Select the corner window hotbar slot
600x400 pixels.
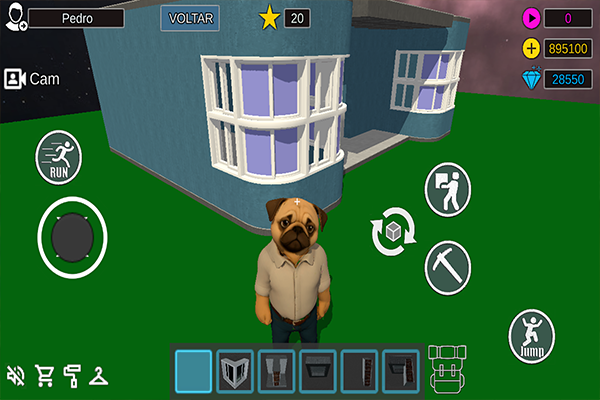coord(235,371)
